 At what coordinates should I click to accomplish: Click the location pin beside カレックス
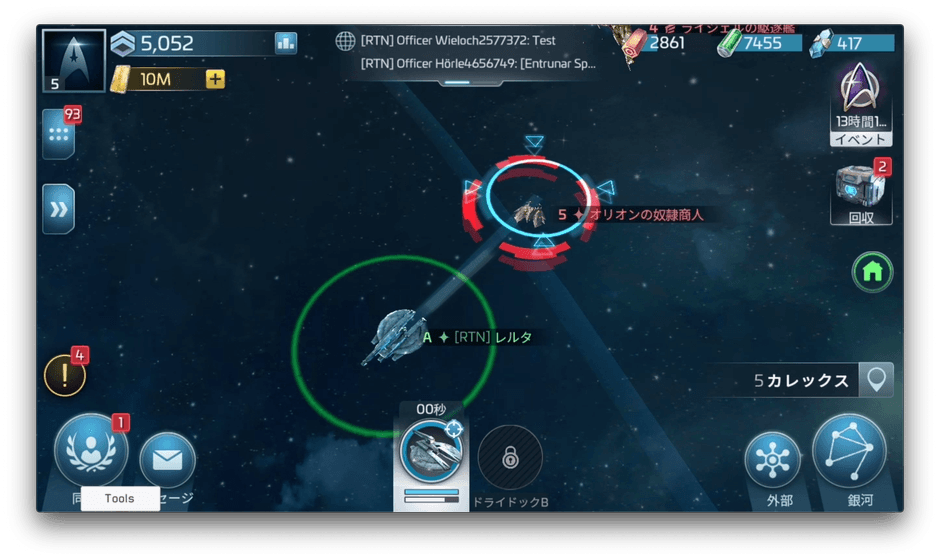pyautogui.click(x=877, y=380)
